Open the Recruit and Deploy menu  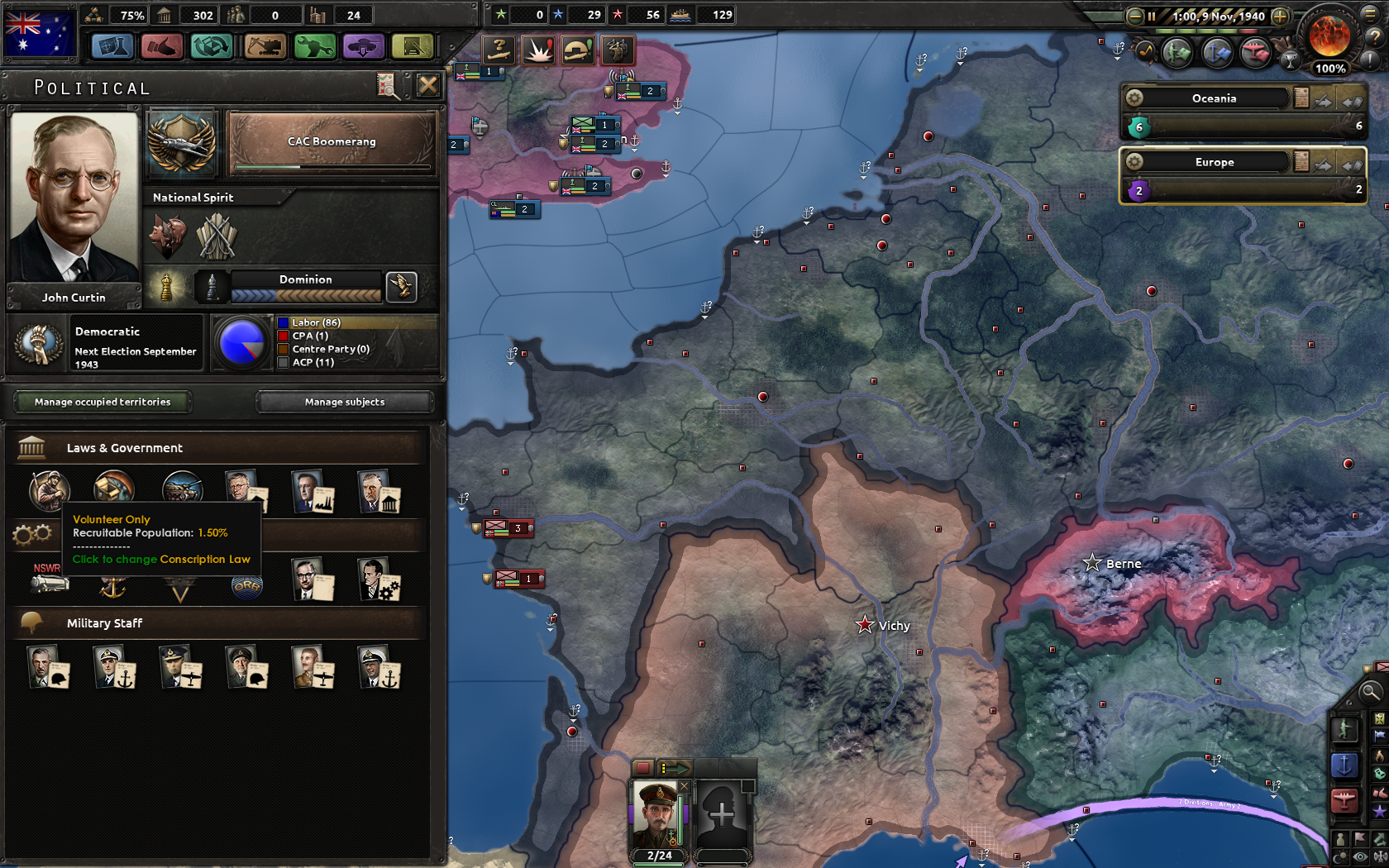point(364,47)
